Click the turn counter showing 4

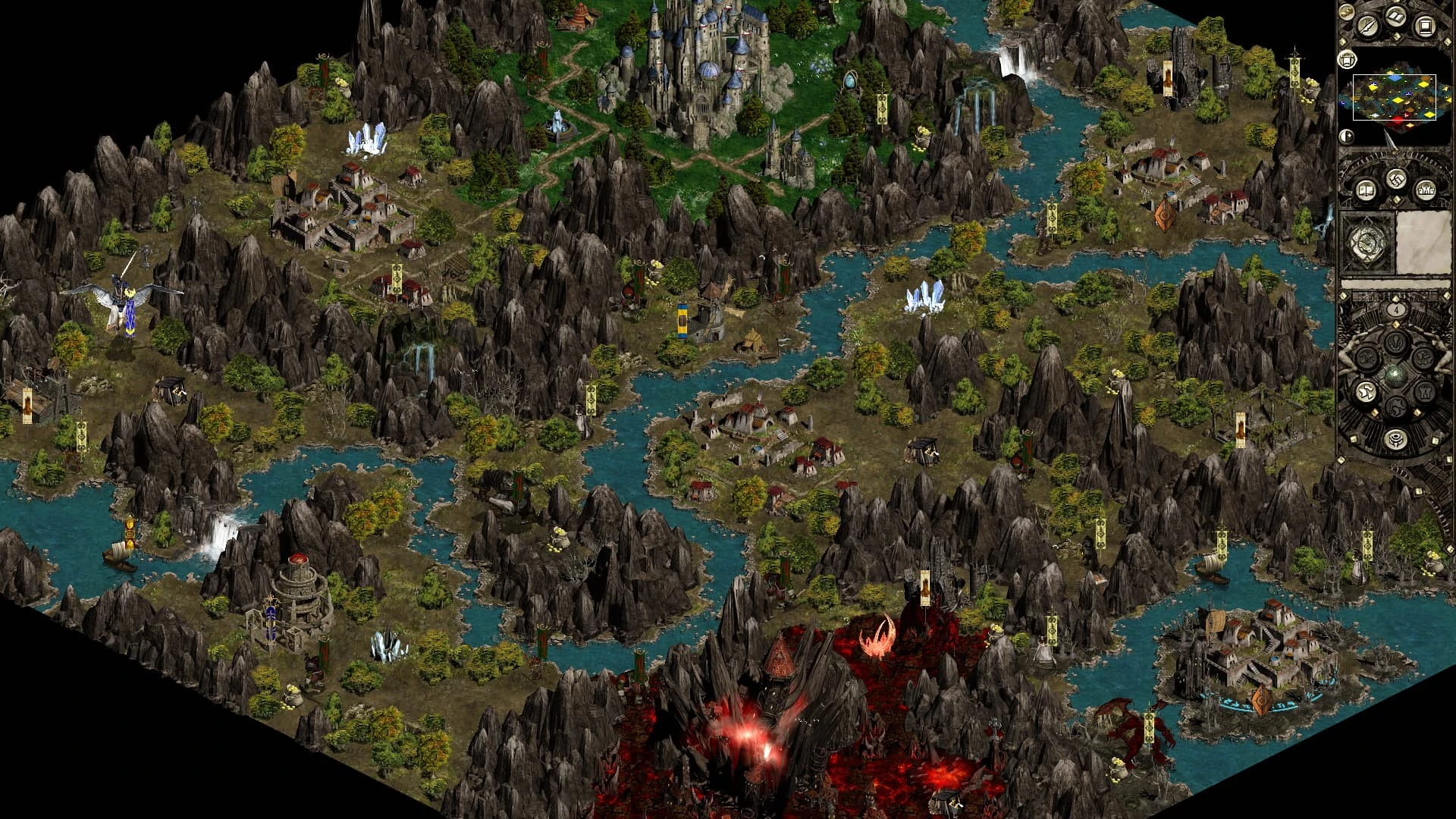(1396, 310)
